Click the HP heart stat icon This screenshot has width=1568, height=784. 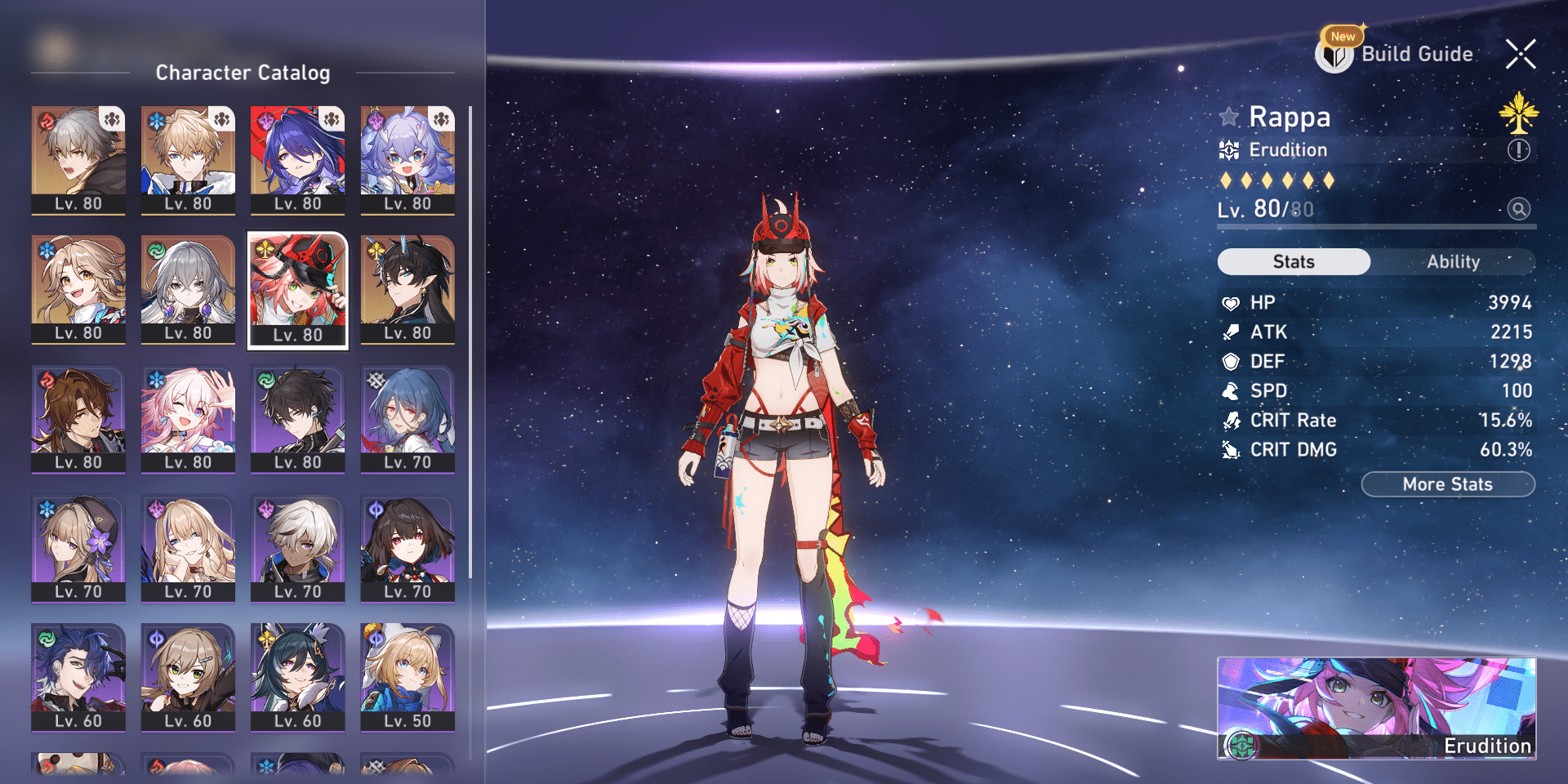tap(1230, 302)
